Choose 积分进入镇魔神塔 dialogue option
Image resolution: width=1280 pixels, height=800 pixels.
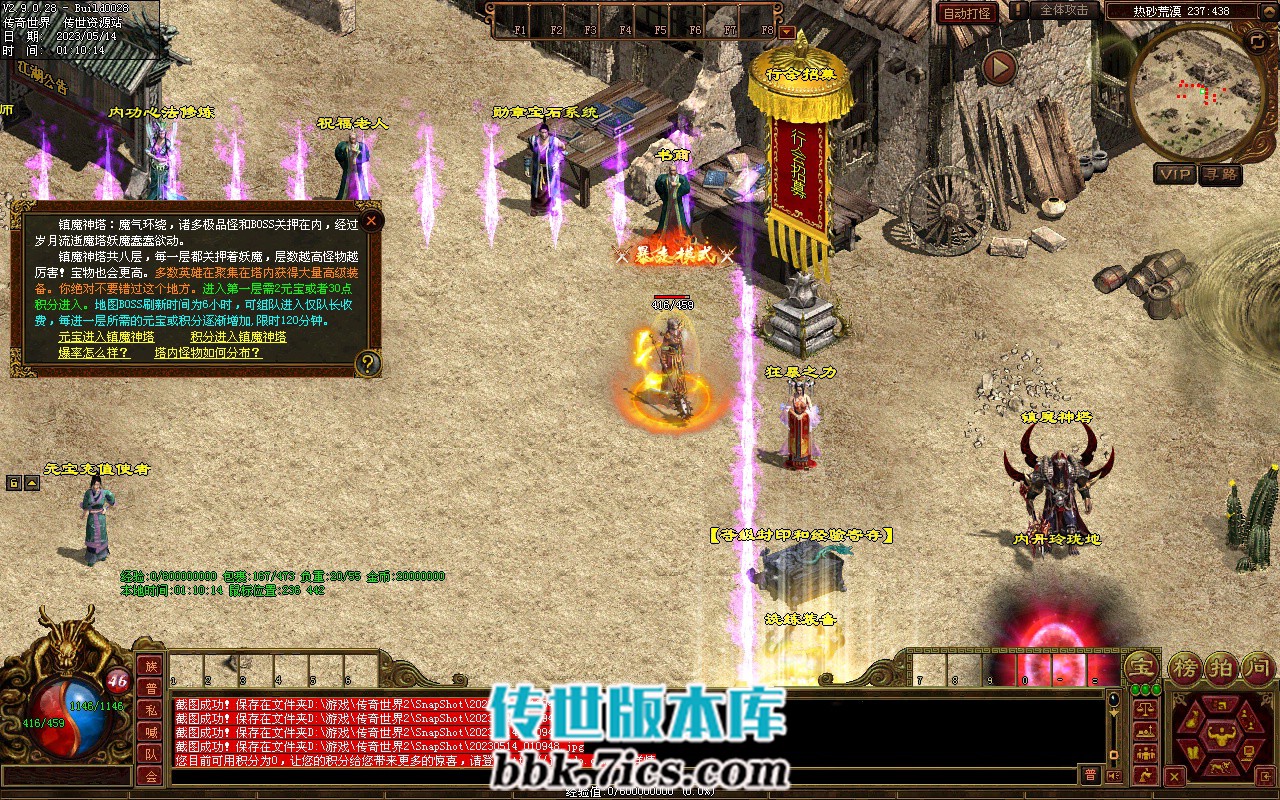pyautogui.click(x=238, y=337)
